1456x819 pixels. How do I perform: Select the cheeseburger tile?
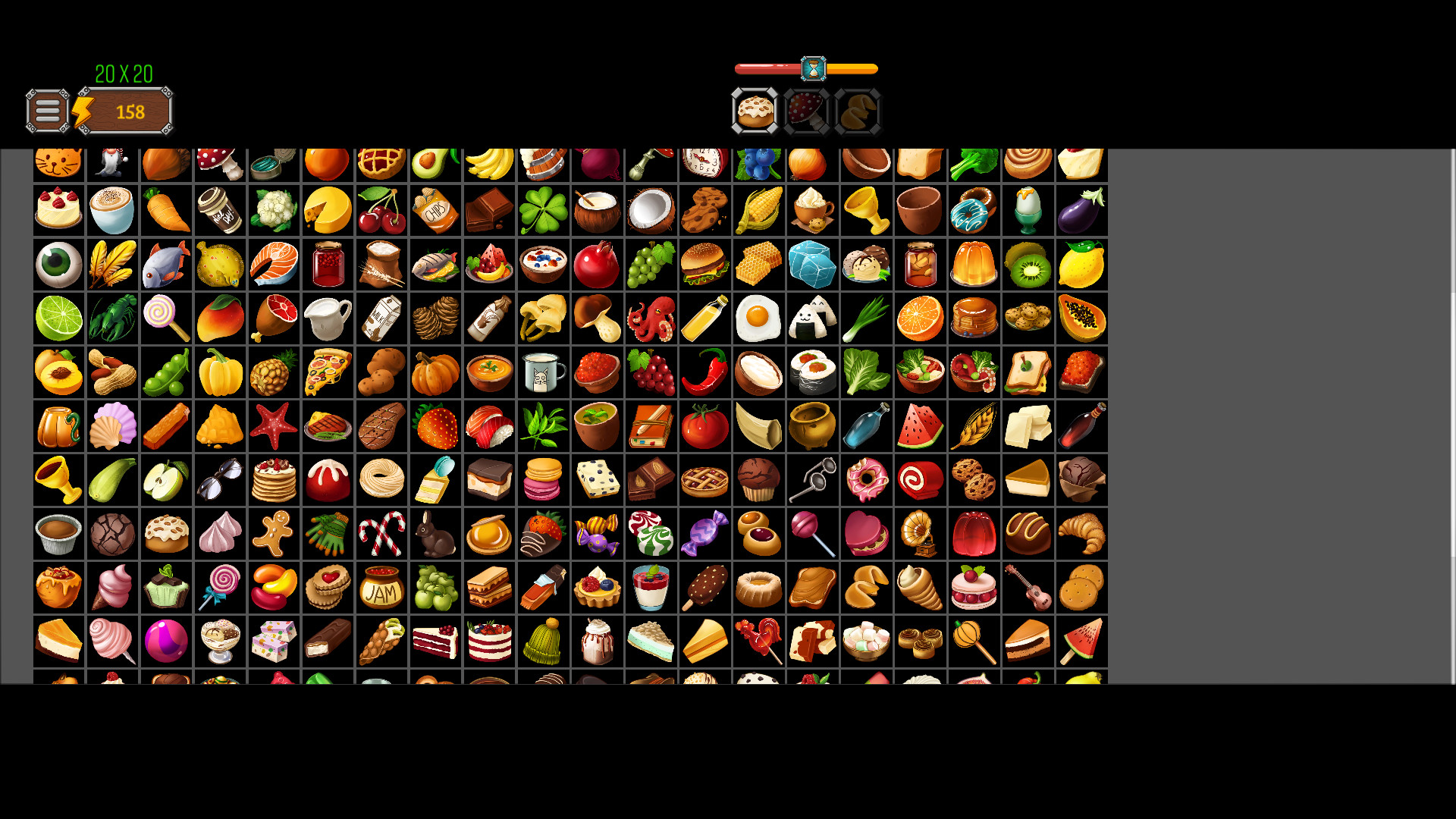pyautogui.click(x=705, y=264)
